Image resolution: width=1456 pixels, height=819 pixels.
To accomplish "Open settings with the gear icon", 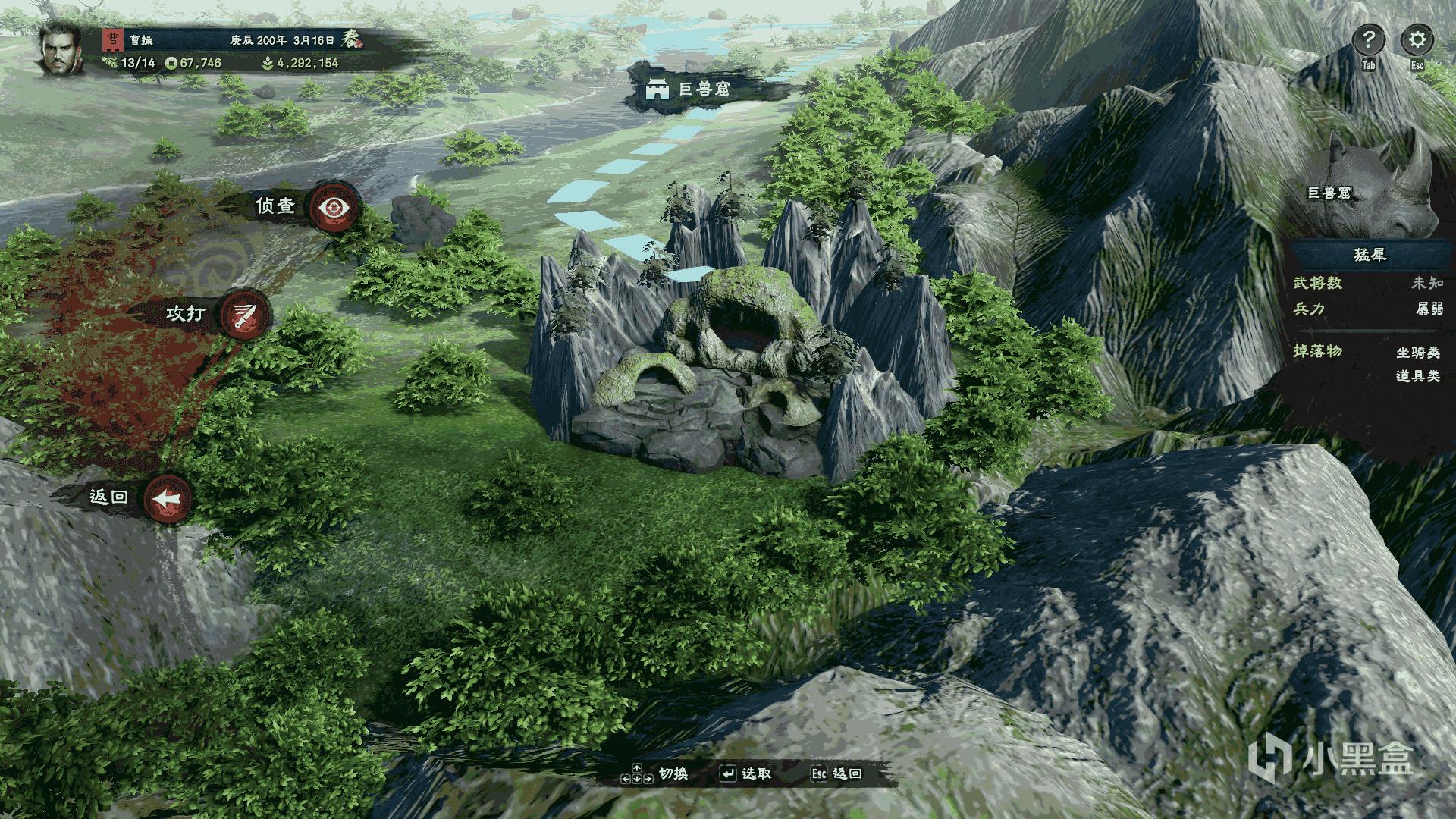I will tap(1417, 39).
